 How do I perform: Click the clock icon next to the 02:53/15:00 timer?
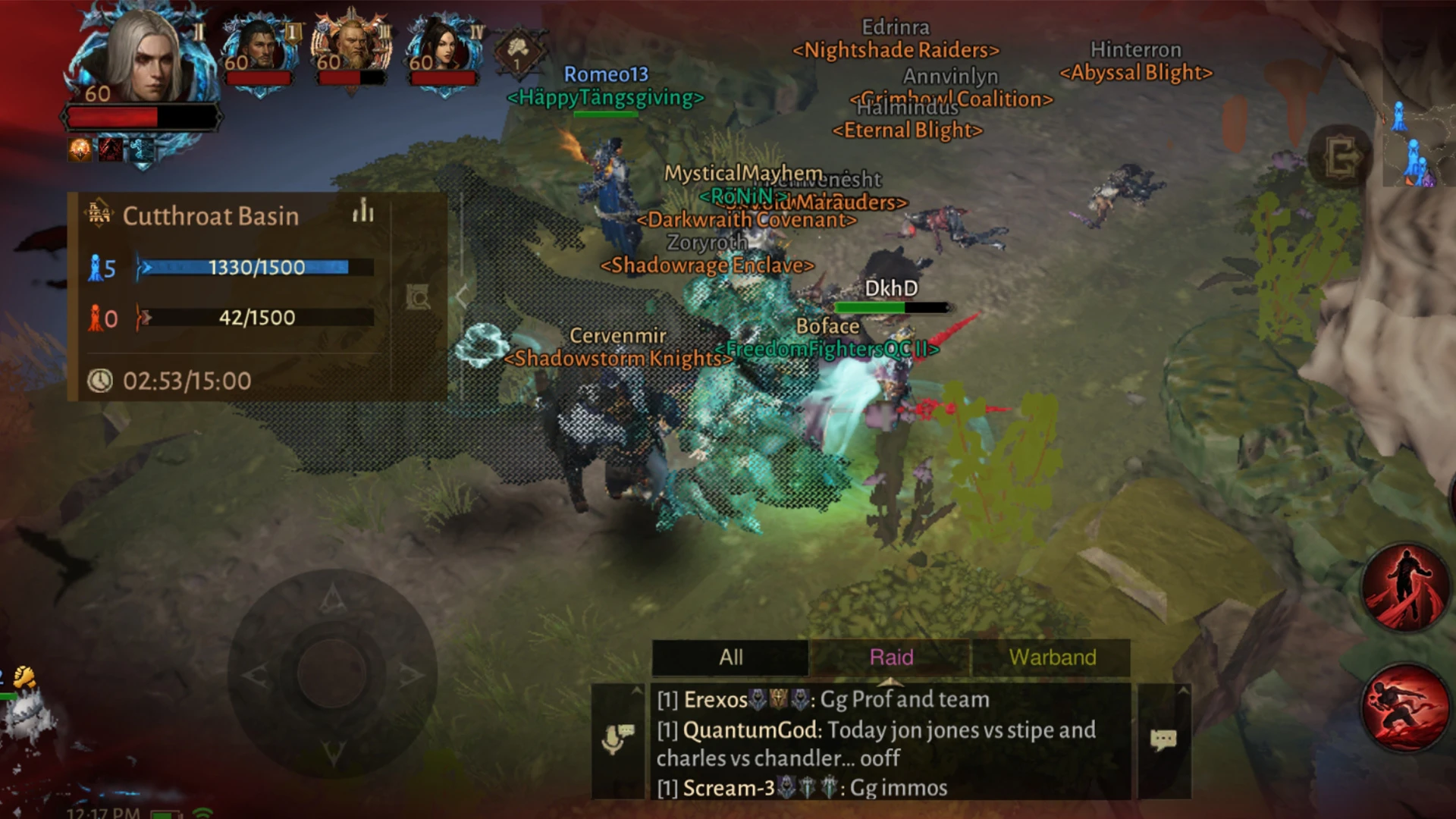tap(101, 381)
